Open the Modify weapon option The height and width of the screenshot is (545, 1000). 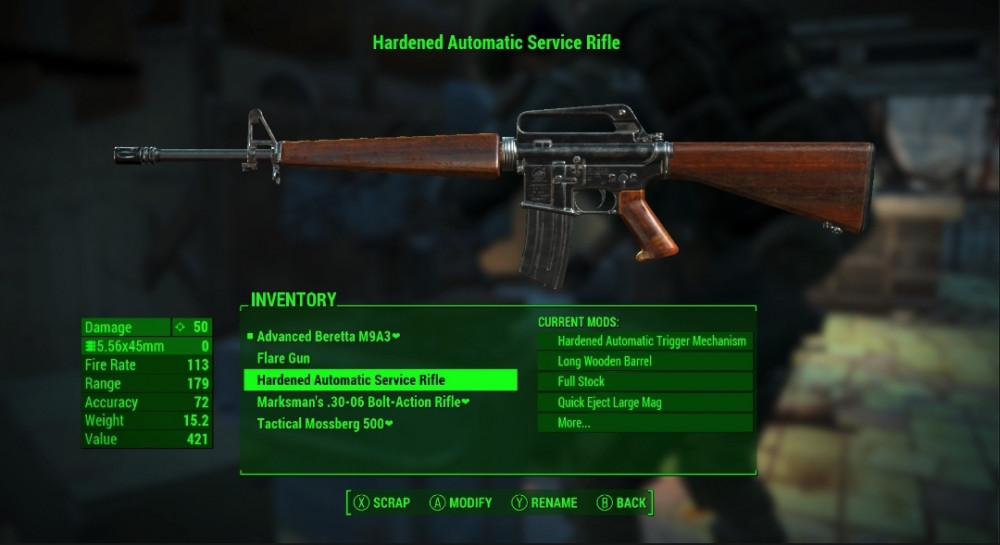tap(461, 503)
